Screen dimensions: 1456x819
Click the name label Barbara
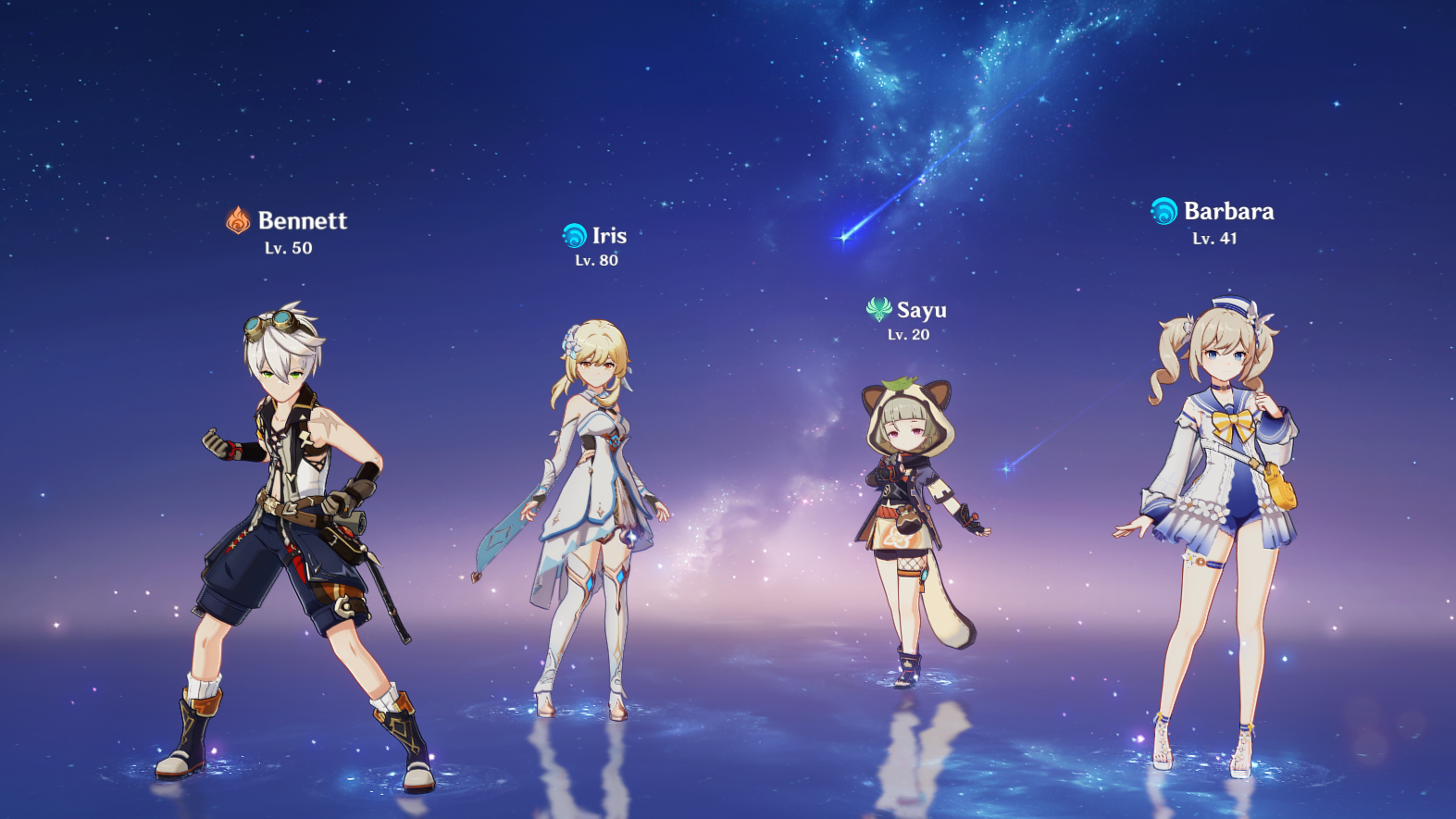point(1229,211)
